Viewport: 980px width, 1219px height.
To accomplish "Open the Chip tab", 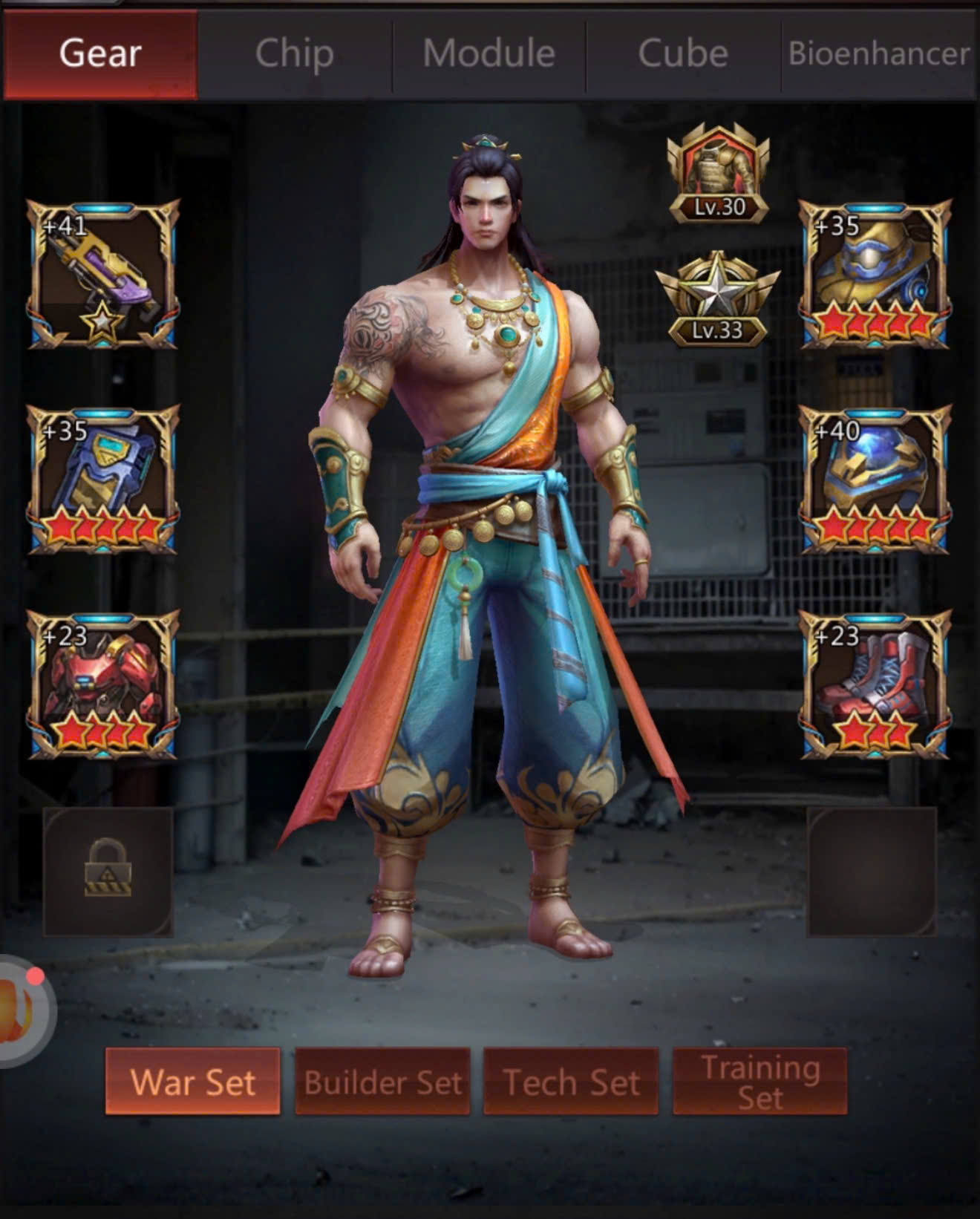I will 294,54.
